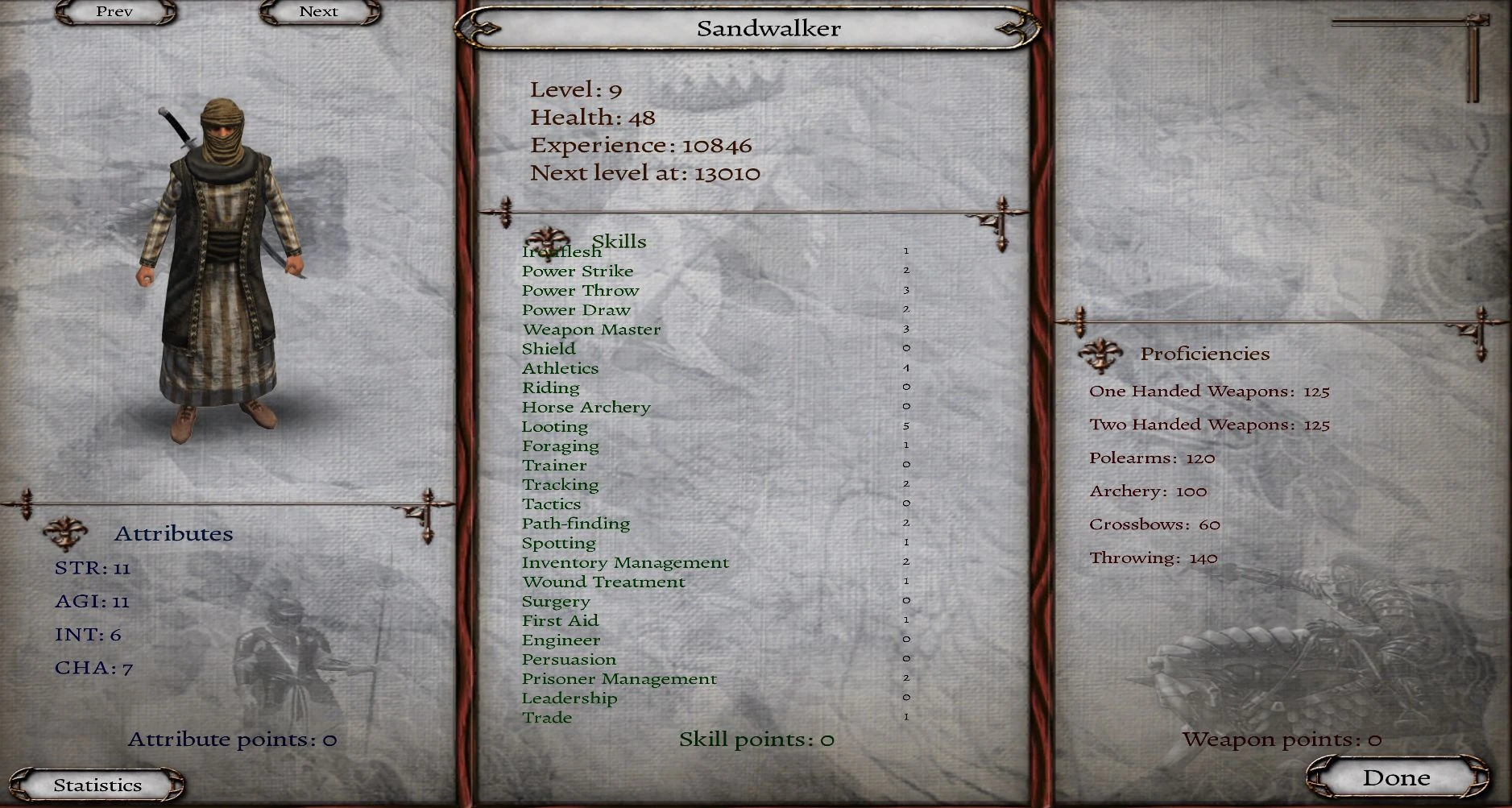Click the Attributes section emblem icon
Image resolution: width=1512 pixels, height=808 pixels.
click(67, 532)
